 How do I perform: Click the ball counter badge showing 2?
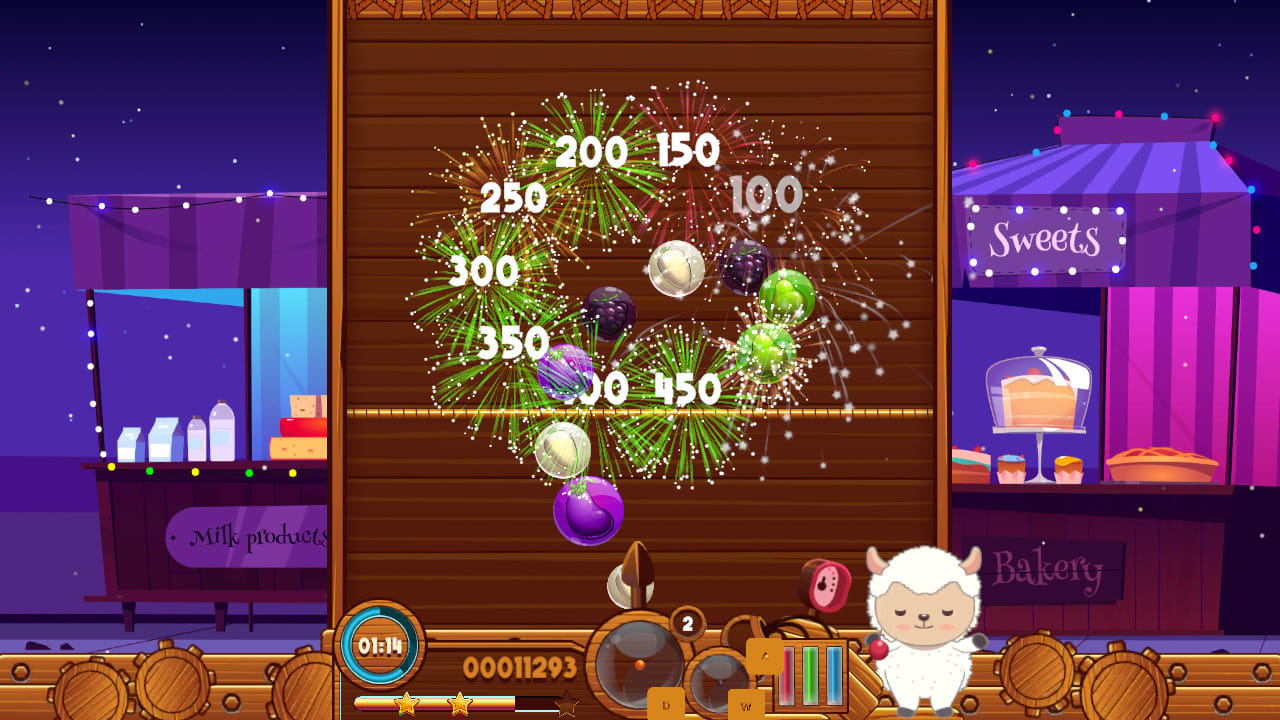[686, 622]
